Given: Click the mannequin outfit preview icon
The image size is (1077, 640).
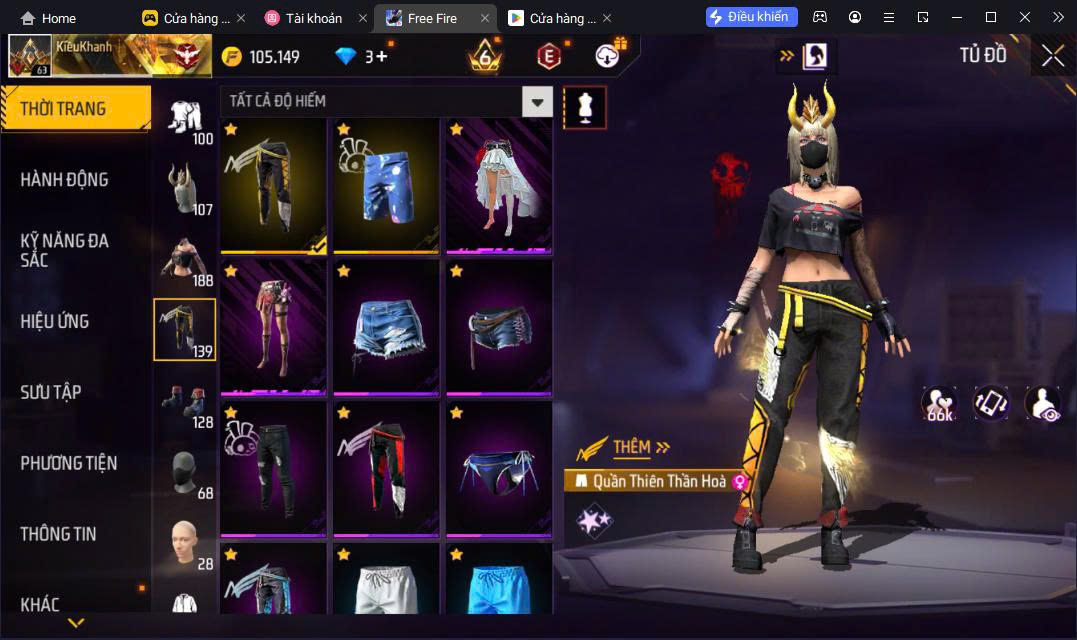Looking at the screenshot, I should tap(585, 107).
